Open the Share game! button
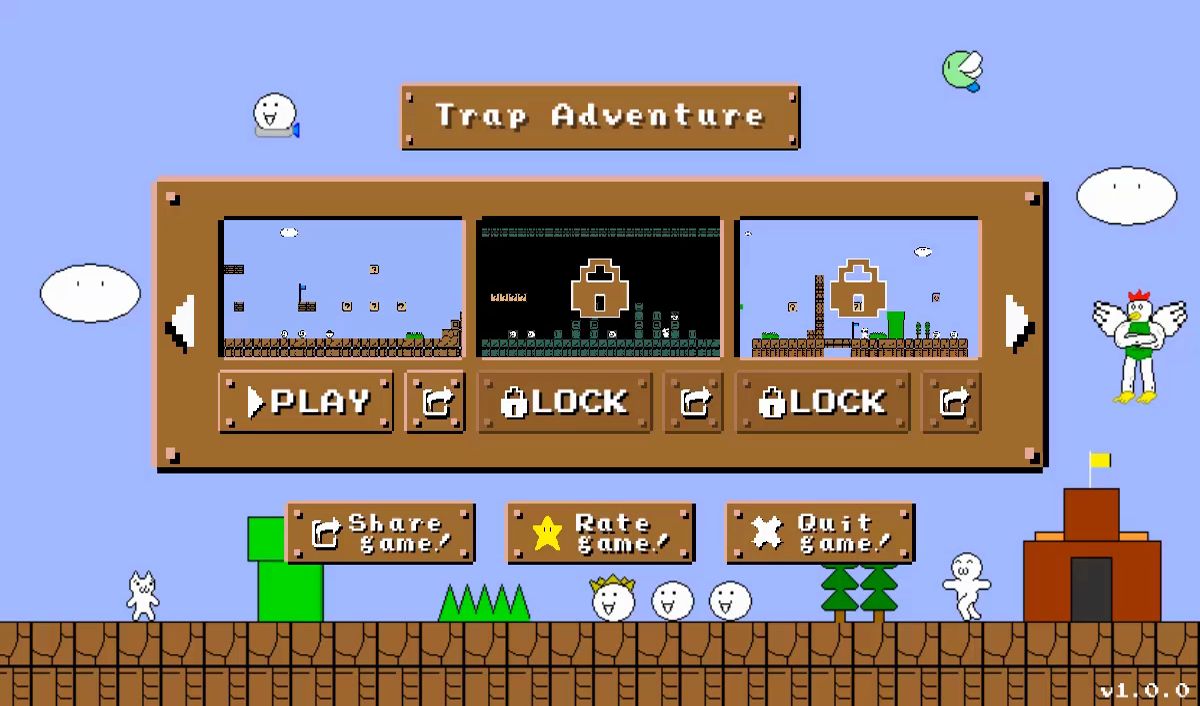The height and width of the screenshot is (706, 1200). 380,533
